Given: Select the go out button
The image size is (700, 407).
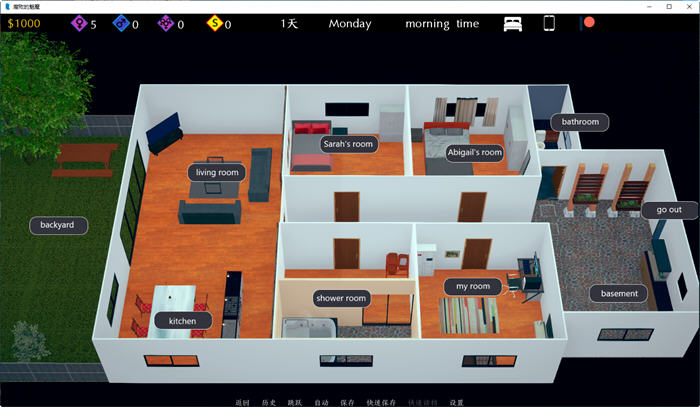Looking at the screenshot, I should (669, 209).
